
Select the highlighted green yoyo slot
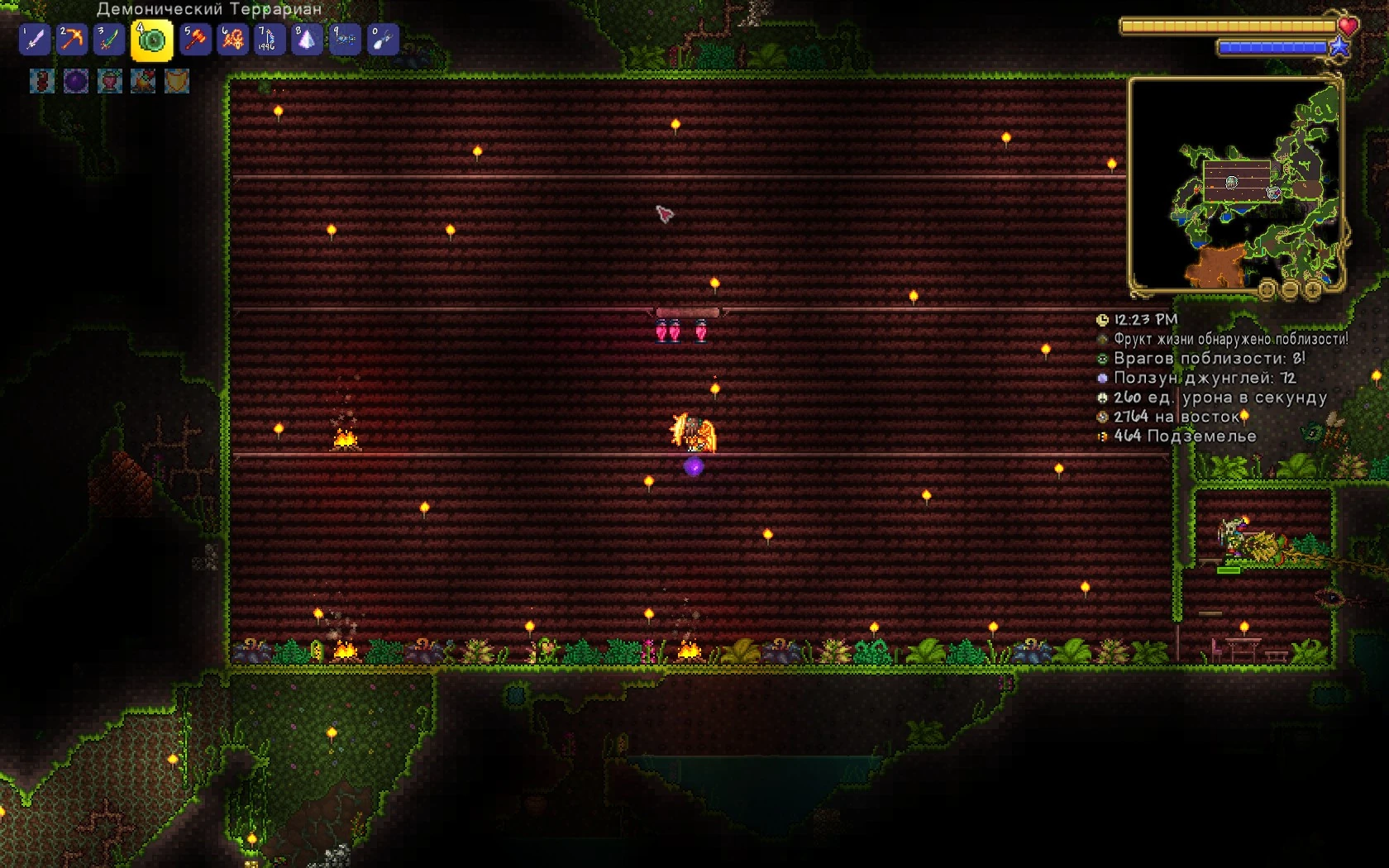coord(151,41)
